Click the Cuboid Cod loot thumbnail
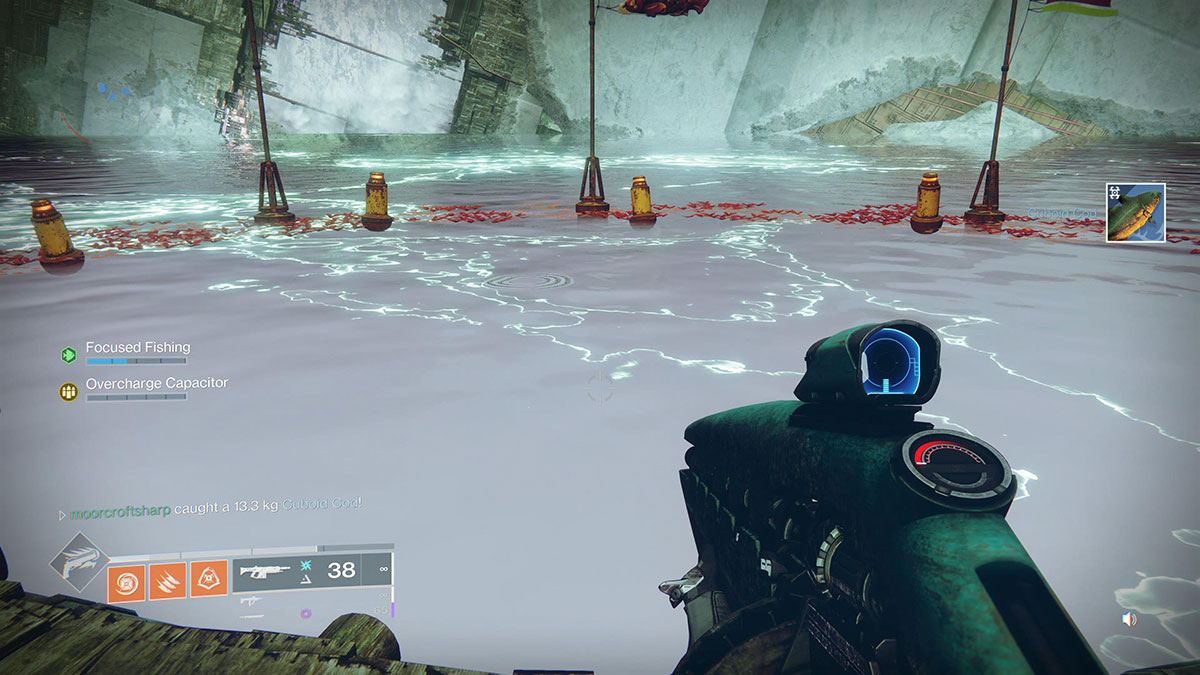The width and height of the screenshot is (1200, 675). coord(1135,212)
